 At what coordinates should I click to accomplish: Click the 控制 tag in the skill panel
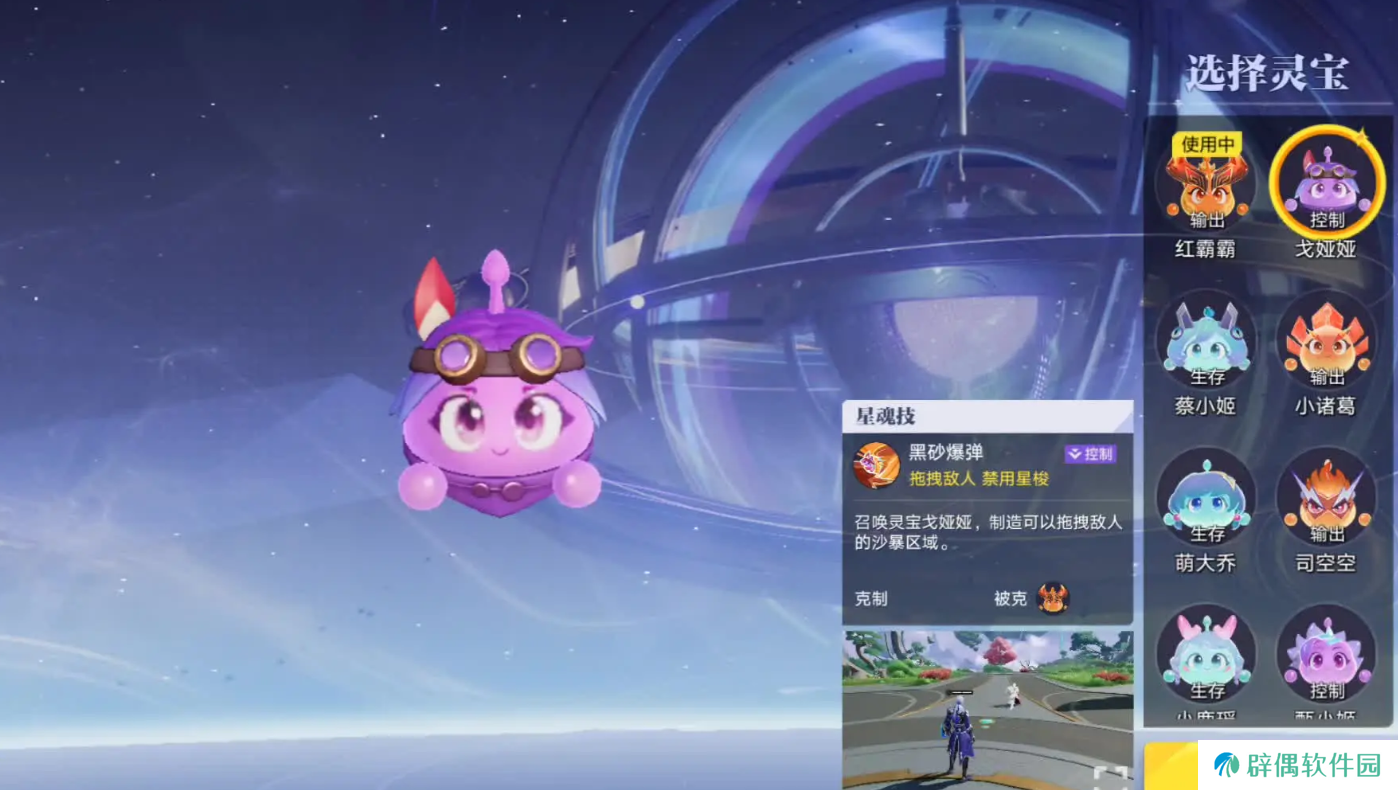[1090, 454]
